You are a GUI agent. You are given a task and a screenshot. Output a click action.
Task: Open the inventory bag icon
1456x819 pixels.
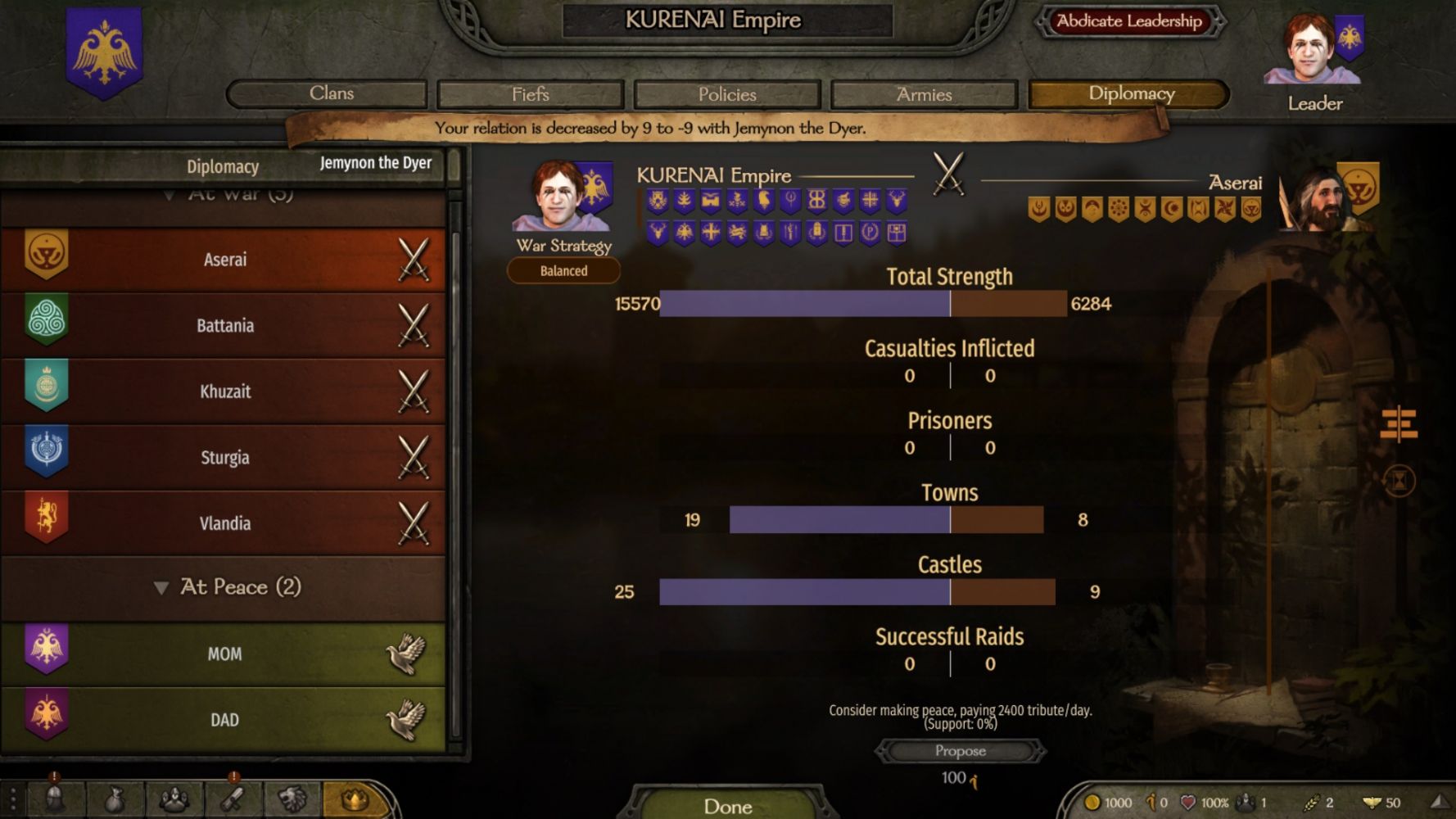(115, 800)
